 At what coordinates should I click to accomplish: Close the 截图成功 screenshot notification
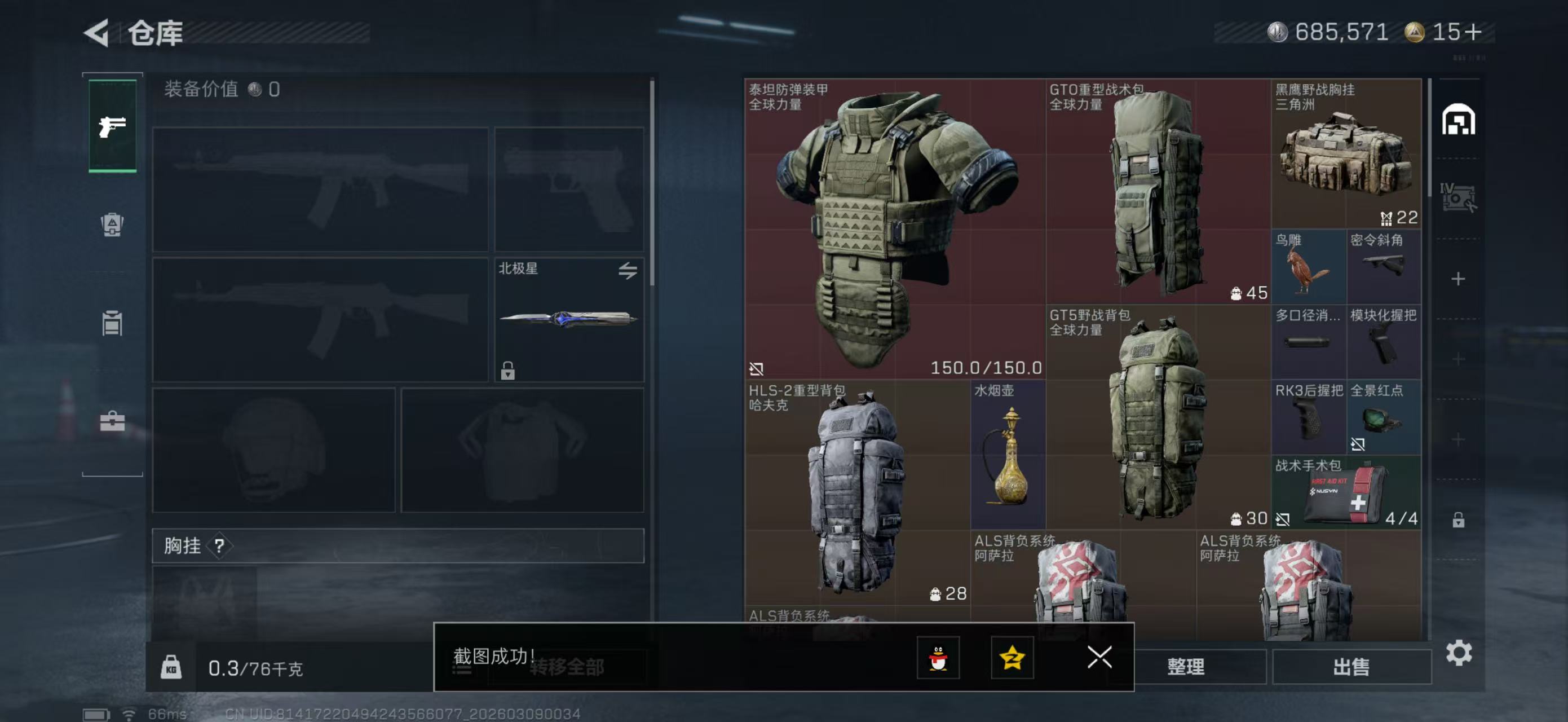[x=1099, y=657]
